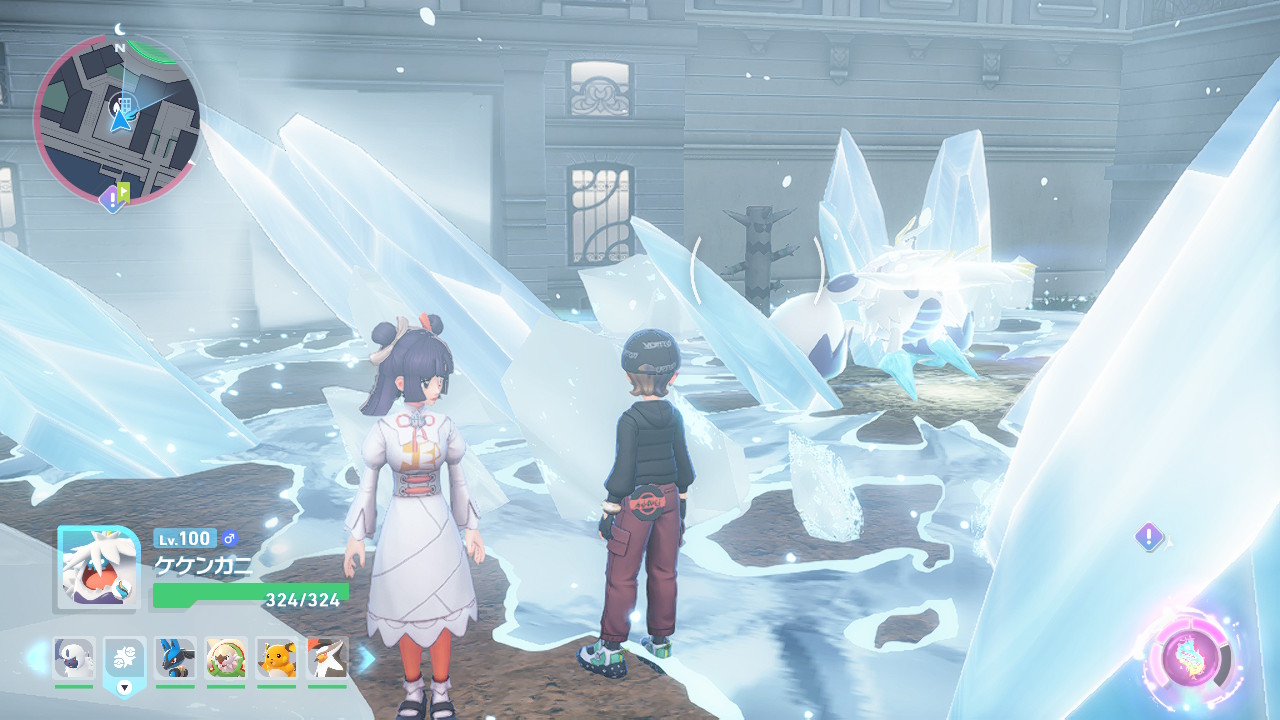Cycle the party bar with the right arrow

click(x=366, y=658)
